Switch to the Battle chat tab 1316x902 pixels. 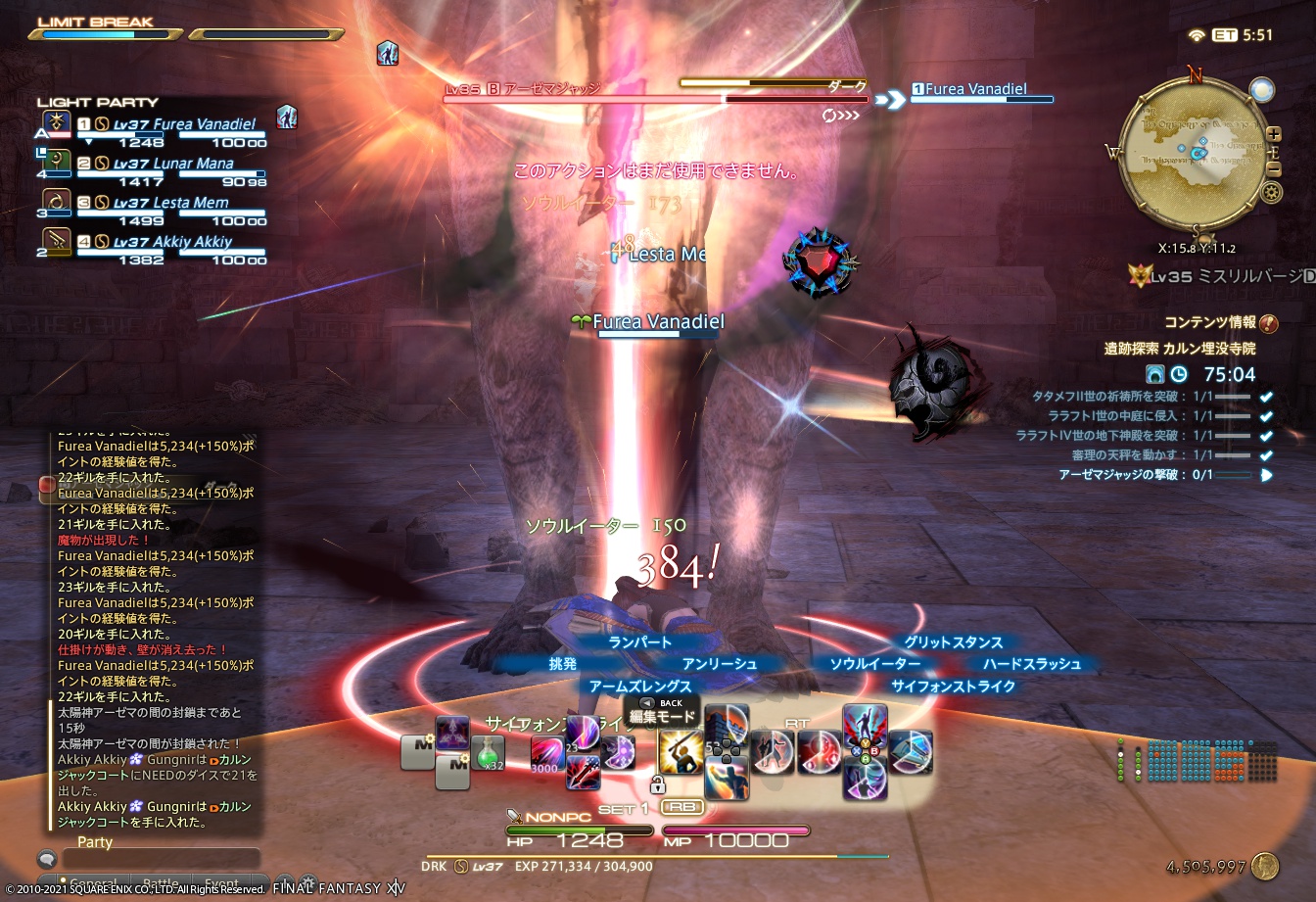coord(161,880)
